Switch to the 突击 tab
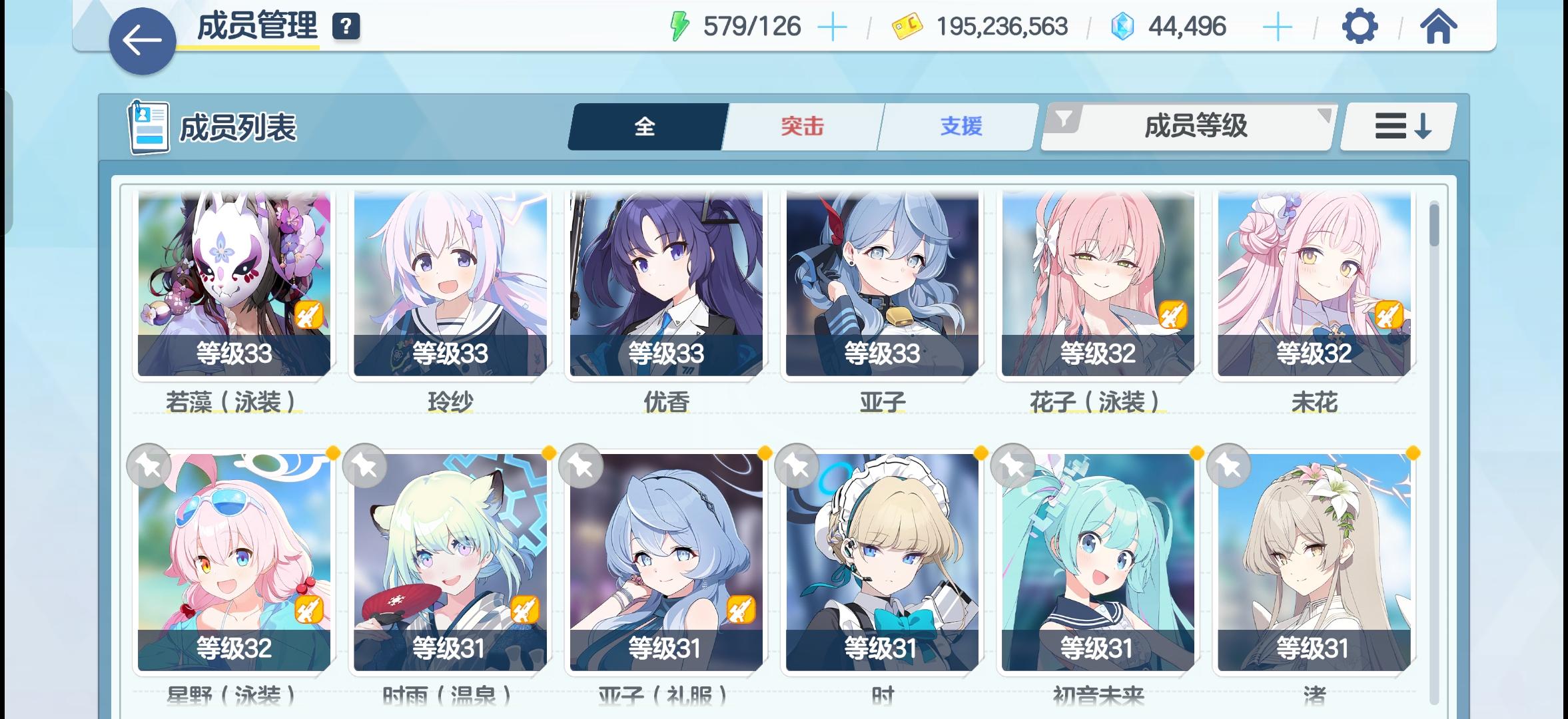Screen dimensions: 1568x719 801,126
